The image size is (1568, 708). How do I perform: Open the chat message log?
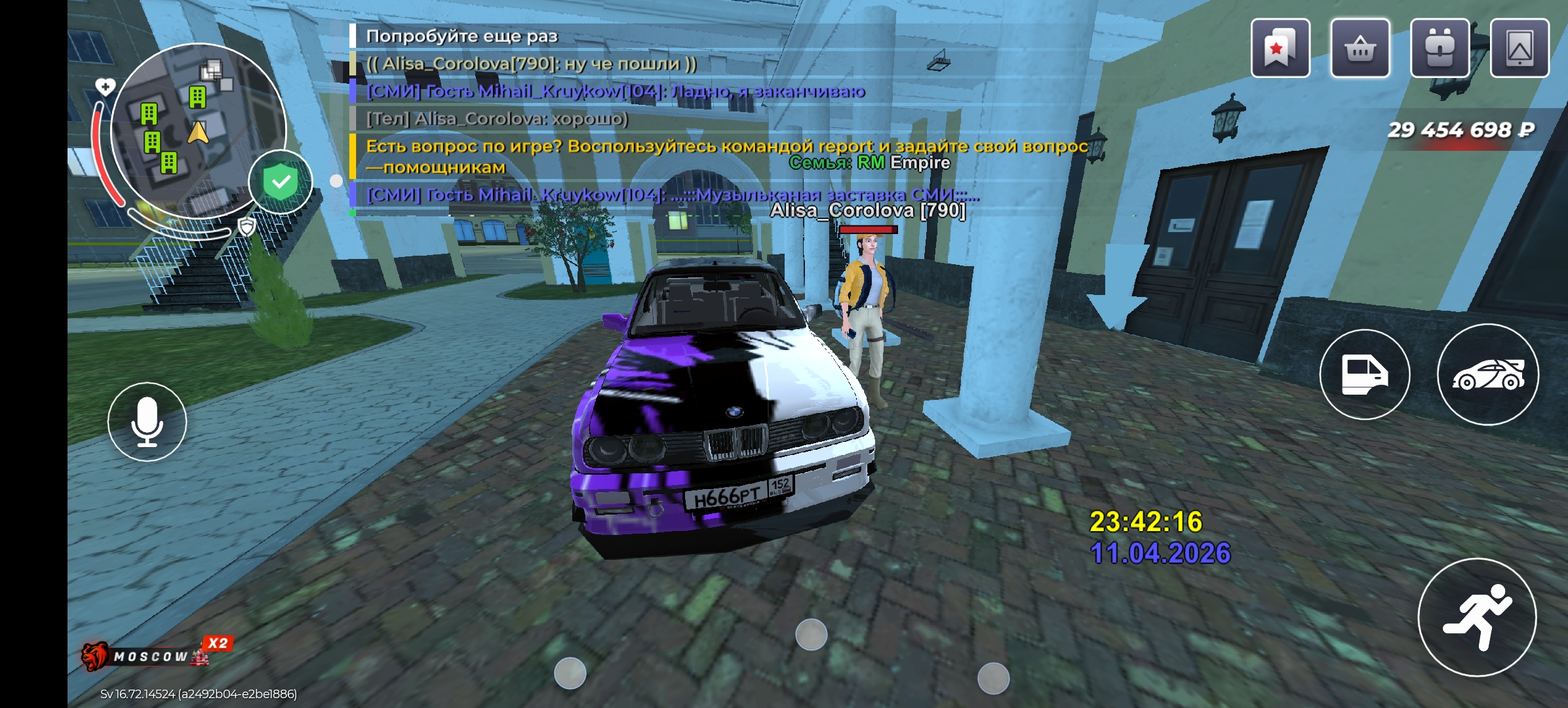click(x=656, y=118)
